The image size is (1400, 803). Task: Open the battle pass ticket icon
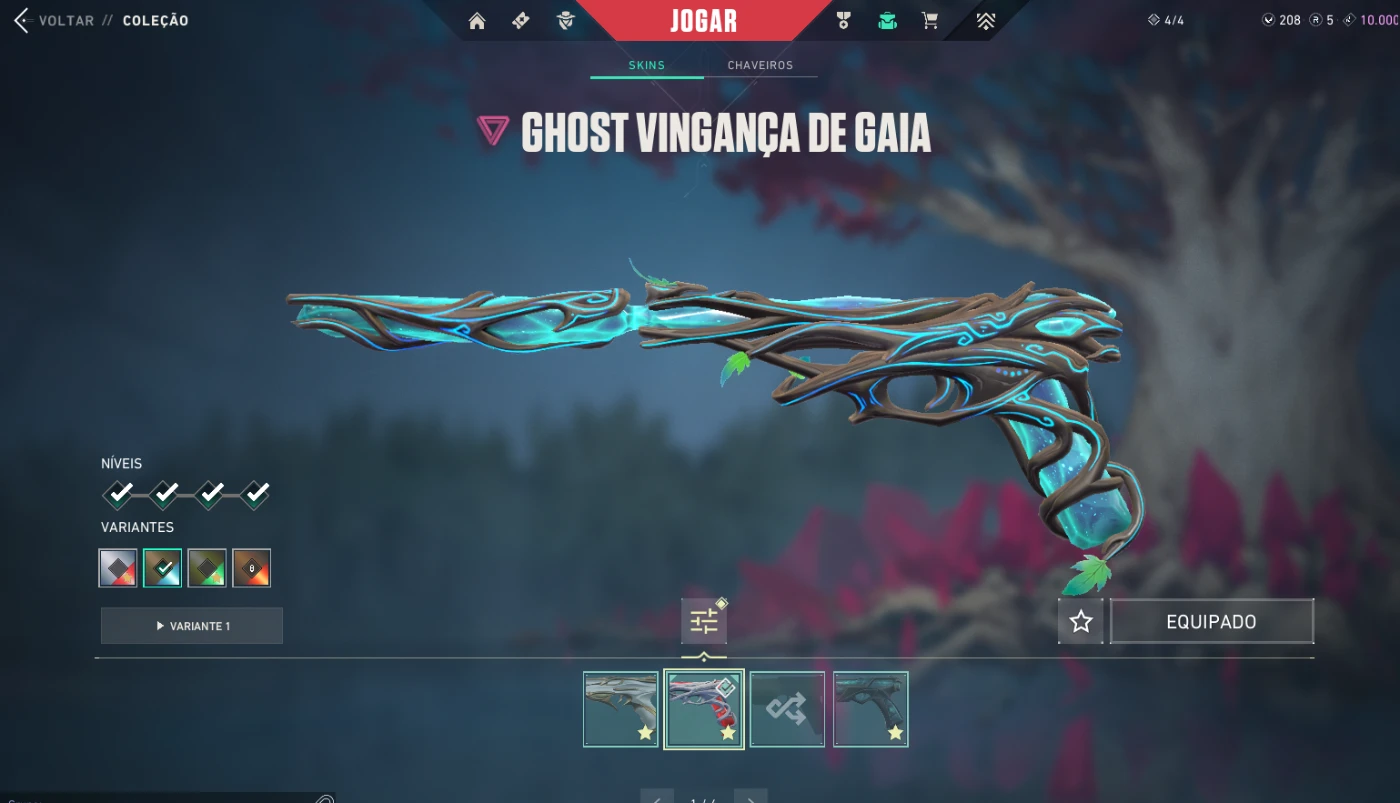tap(521, 21)
